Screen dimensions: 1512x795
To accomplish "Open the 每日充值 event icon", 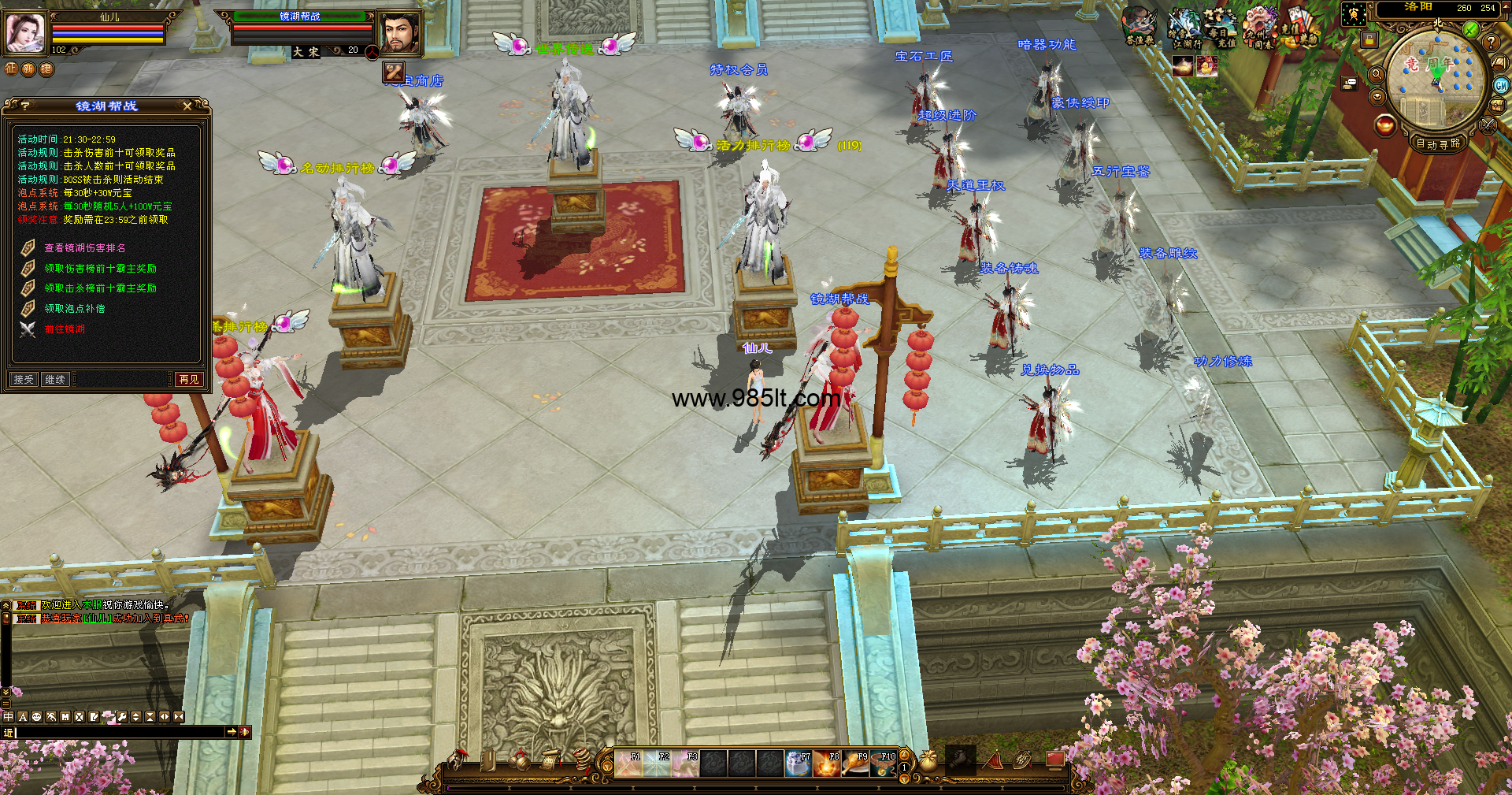I will click(1219, 29).
